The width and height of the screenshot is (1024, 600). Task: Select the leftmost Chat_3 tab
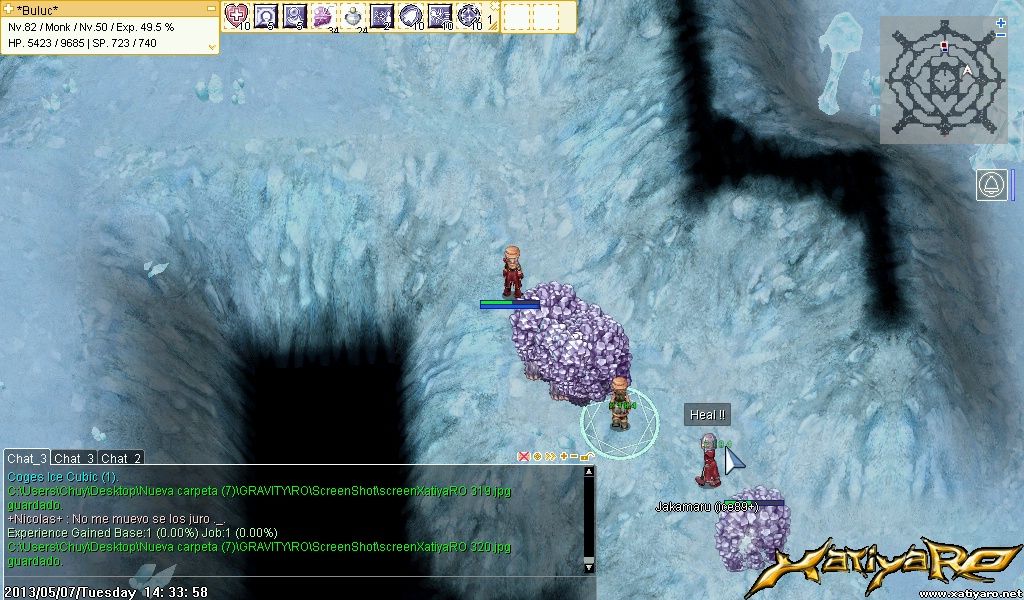point(27,458)
